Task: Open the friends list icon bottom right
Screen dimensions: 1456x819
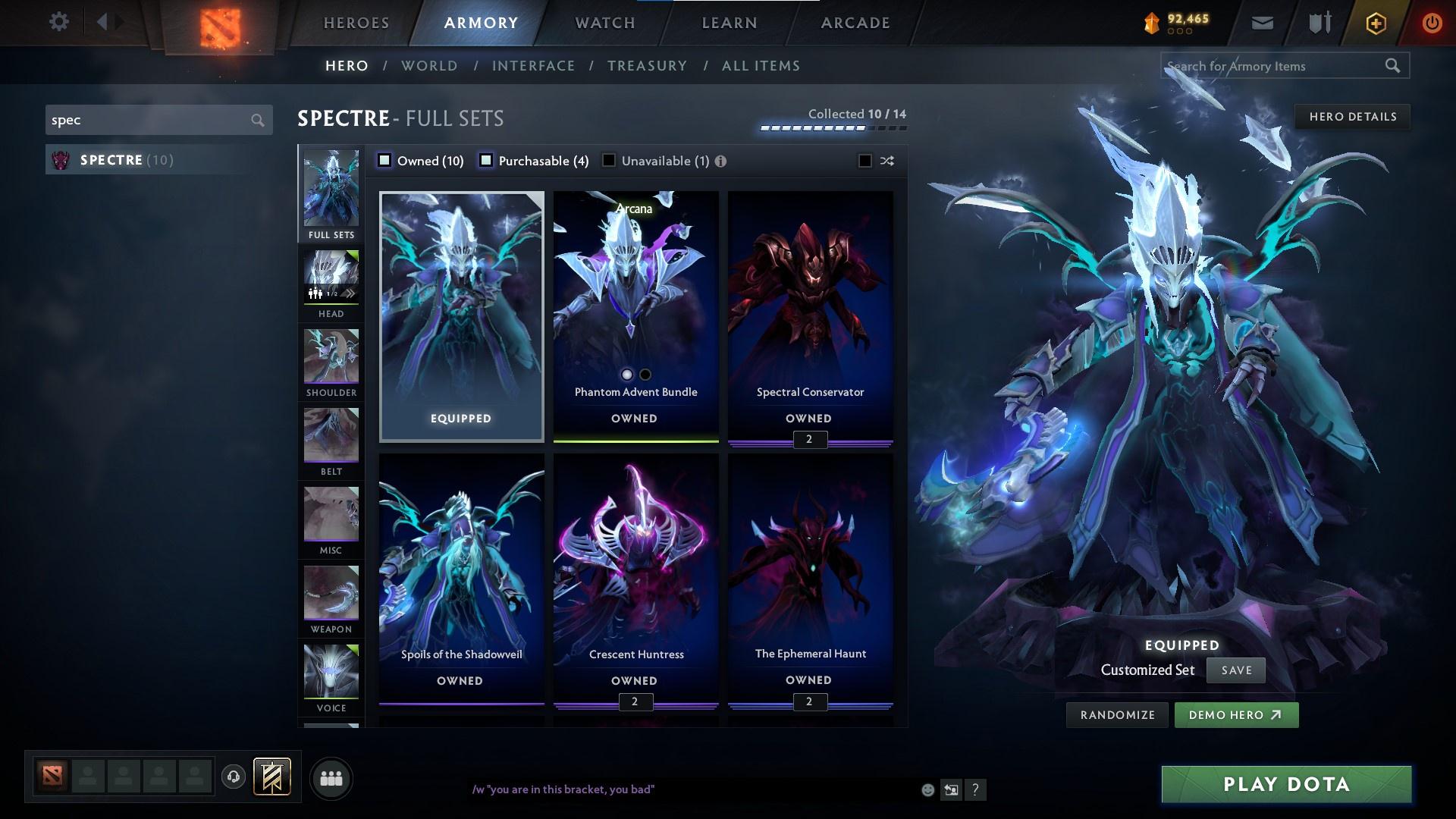Action: 331,778
